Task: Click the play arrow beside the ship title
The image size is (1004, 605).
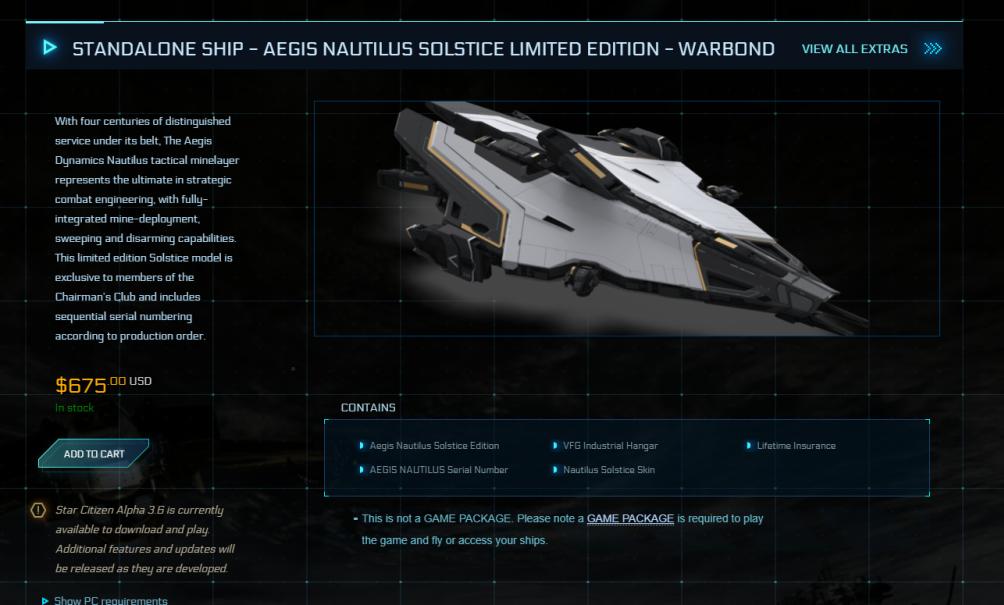Action: coord(50,48)
